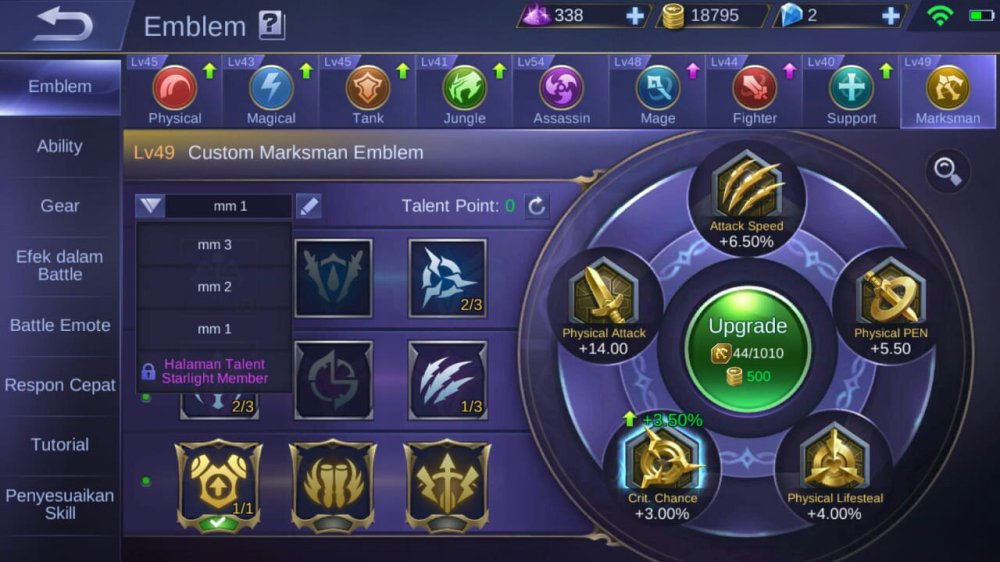The image size is (1000, 562).
Task: Click the magnifying glass icon
Action: click(x=946, y=171)
